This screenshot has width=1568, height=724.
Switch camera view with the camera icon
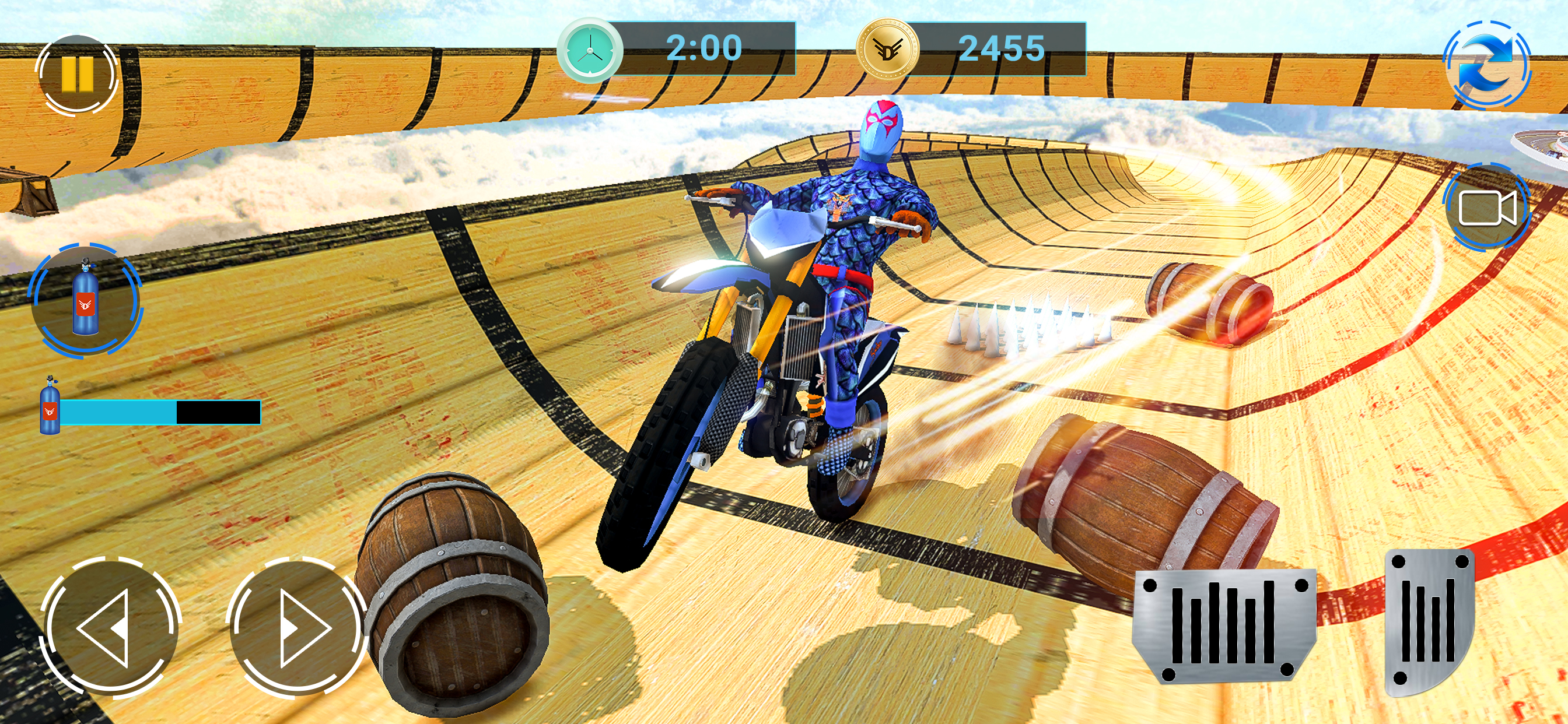[x=1486, y=208]
